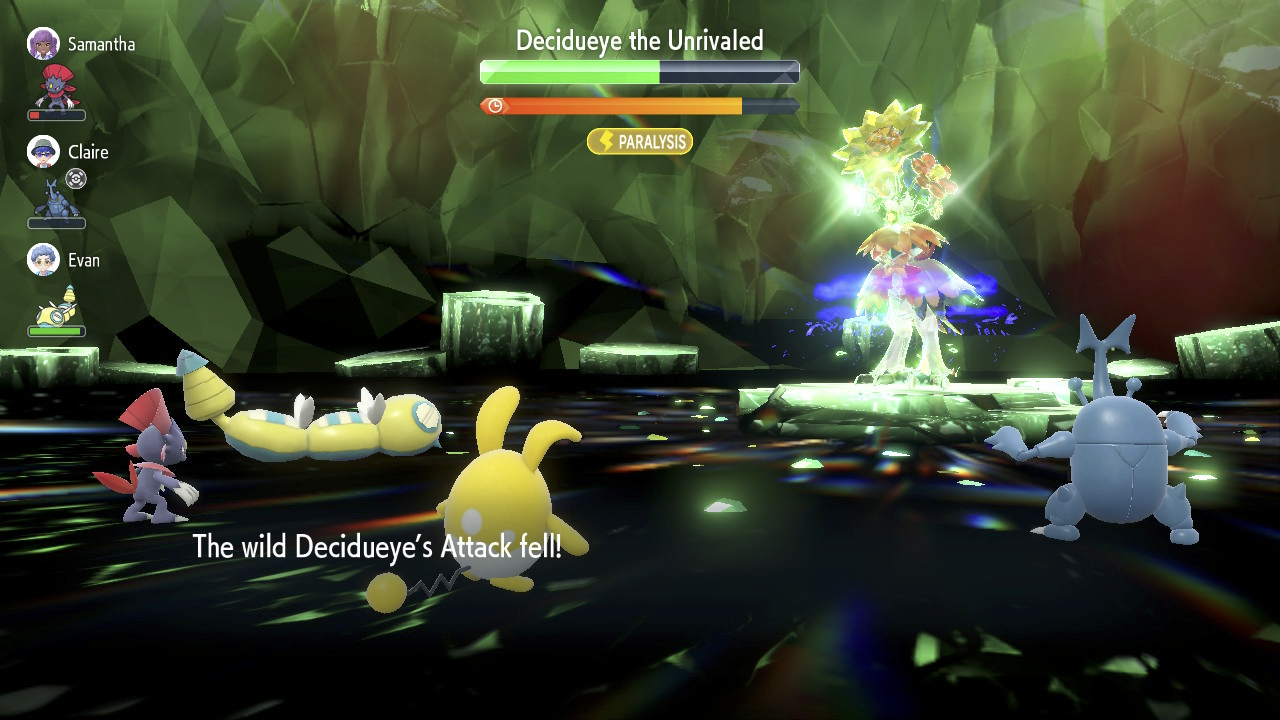Image resolution: width=1280 pixels, height=720 pixels.
Task: Choose Claire's Heracross party icon
Action: [55, 197]
